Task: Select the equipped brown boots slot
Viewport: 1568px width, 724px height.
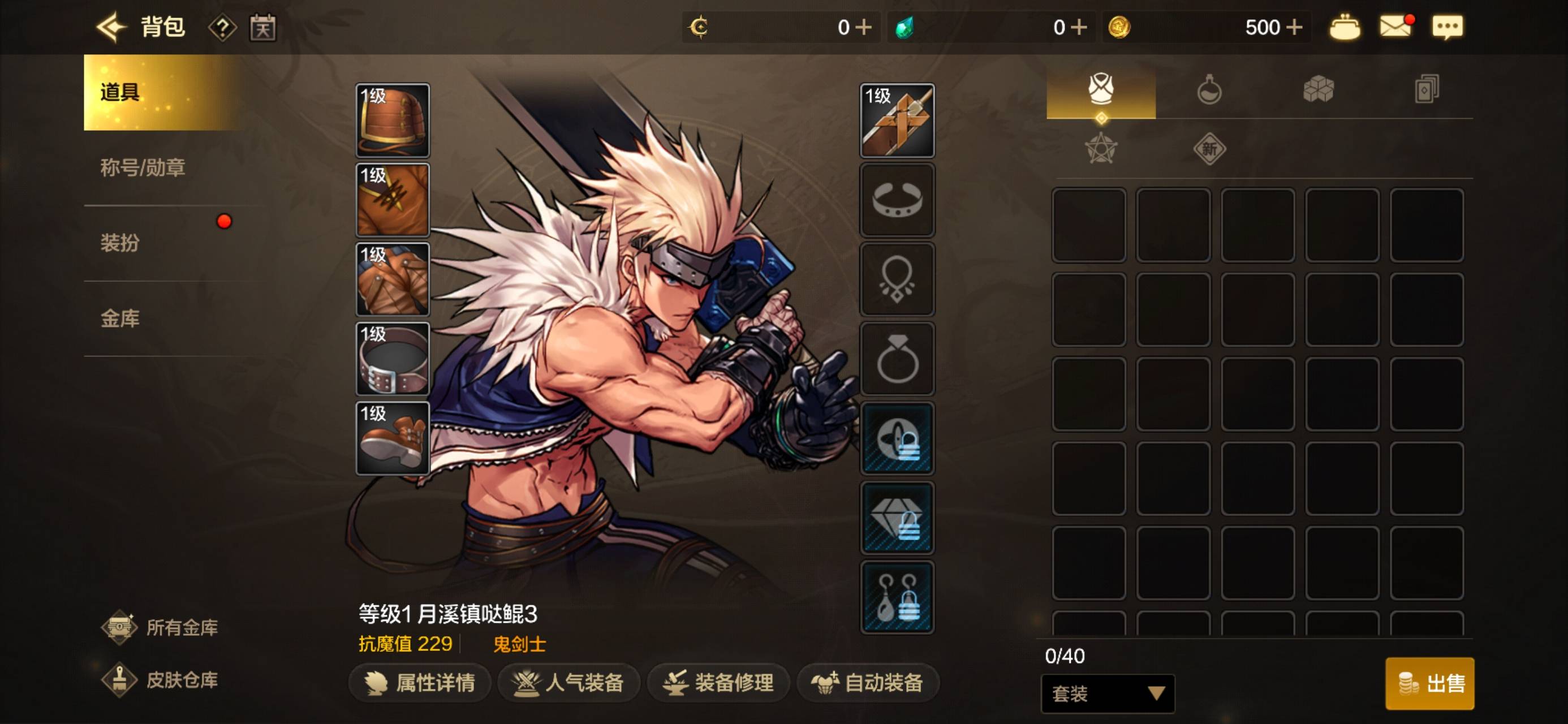Action: coord(393,438)
